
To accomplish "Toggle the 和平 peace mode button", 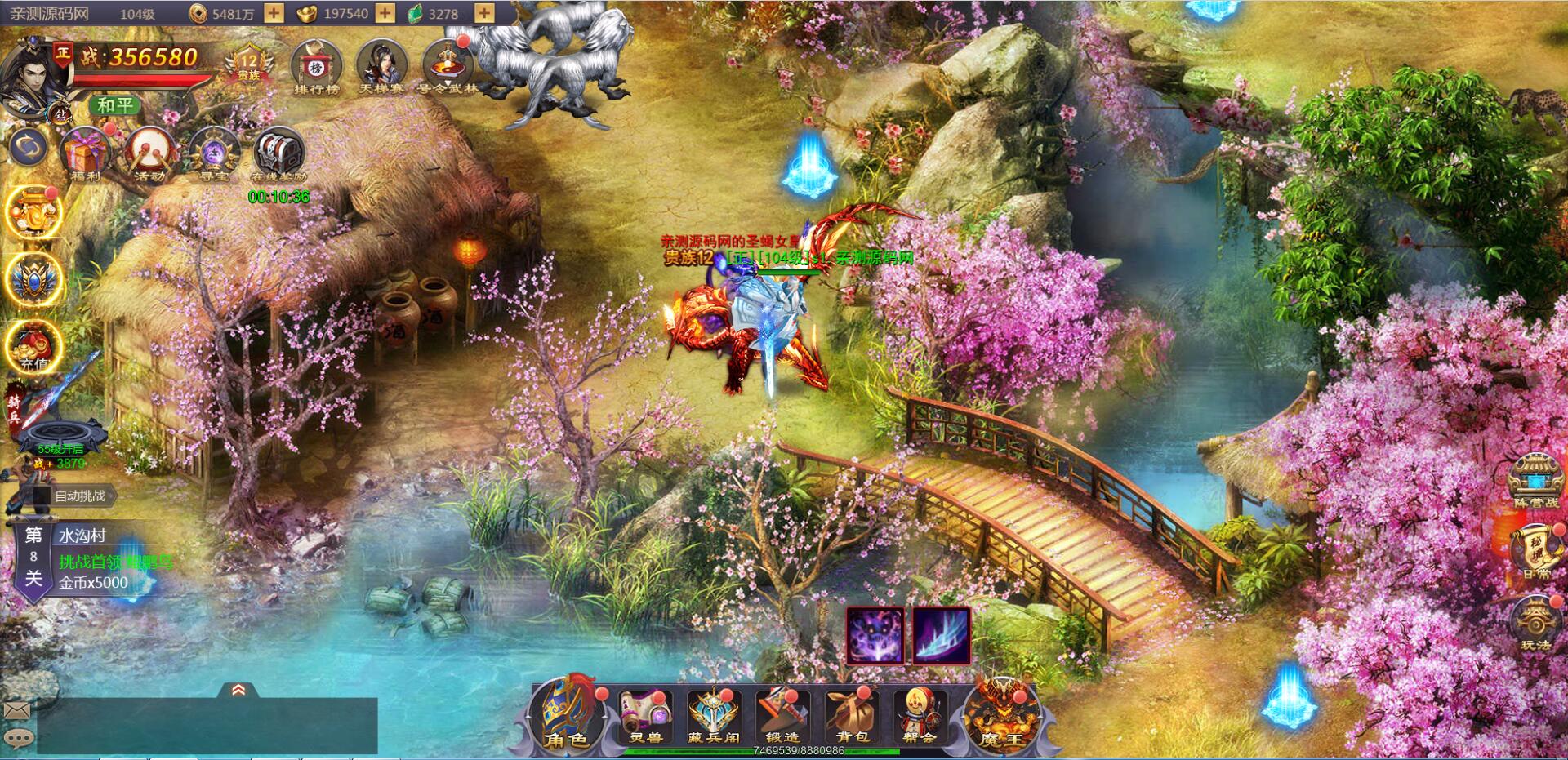I will 115,104.
